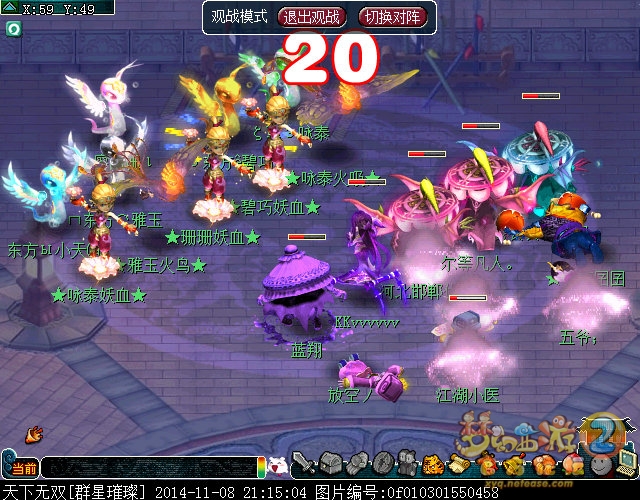
Task: Click 退出观战 to exit spectator mode
Action: pos(311,17)
